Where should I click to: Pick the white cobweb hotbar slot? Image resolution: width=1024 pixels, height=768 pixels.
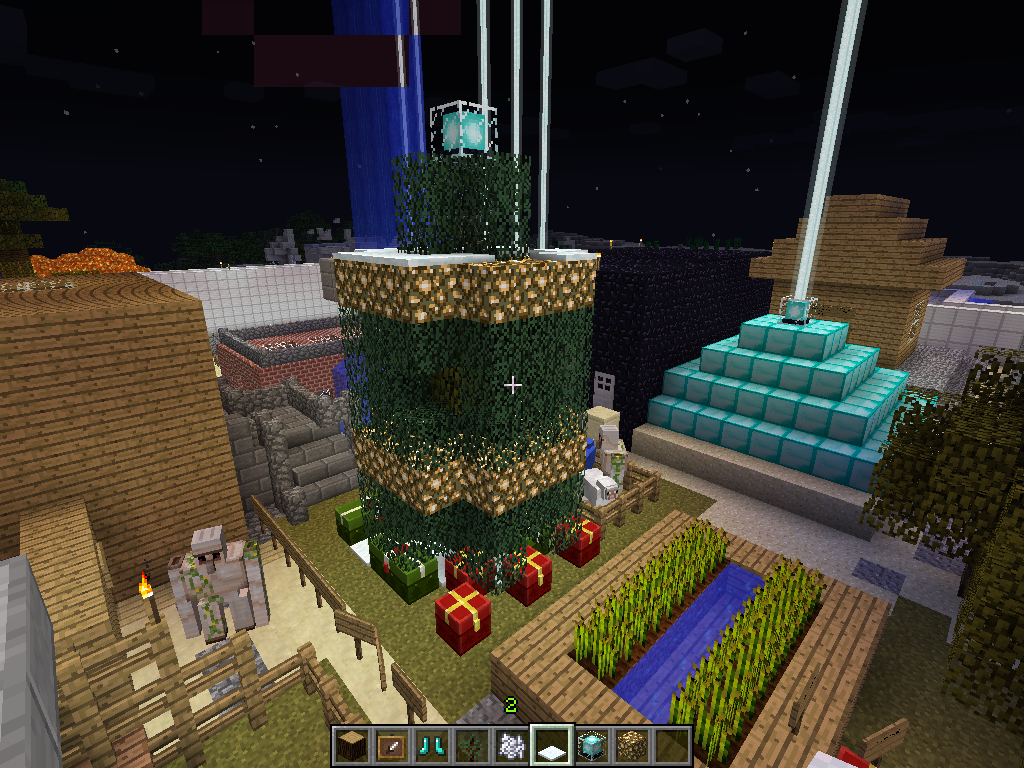(x=512, y=745)
